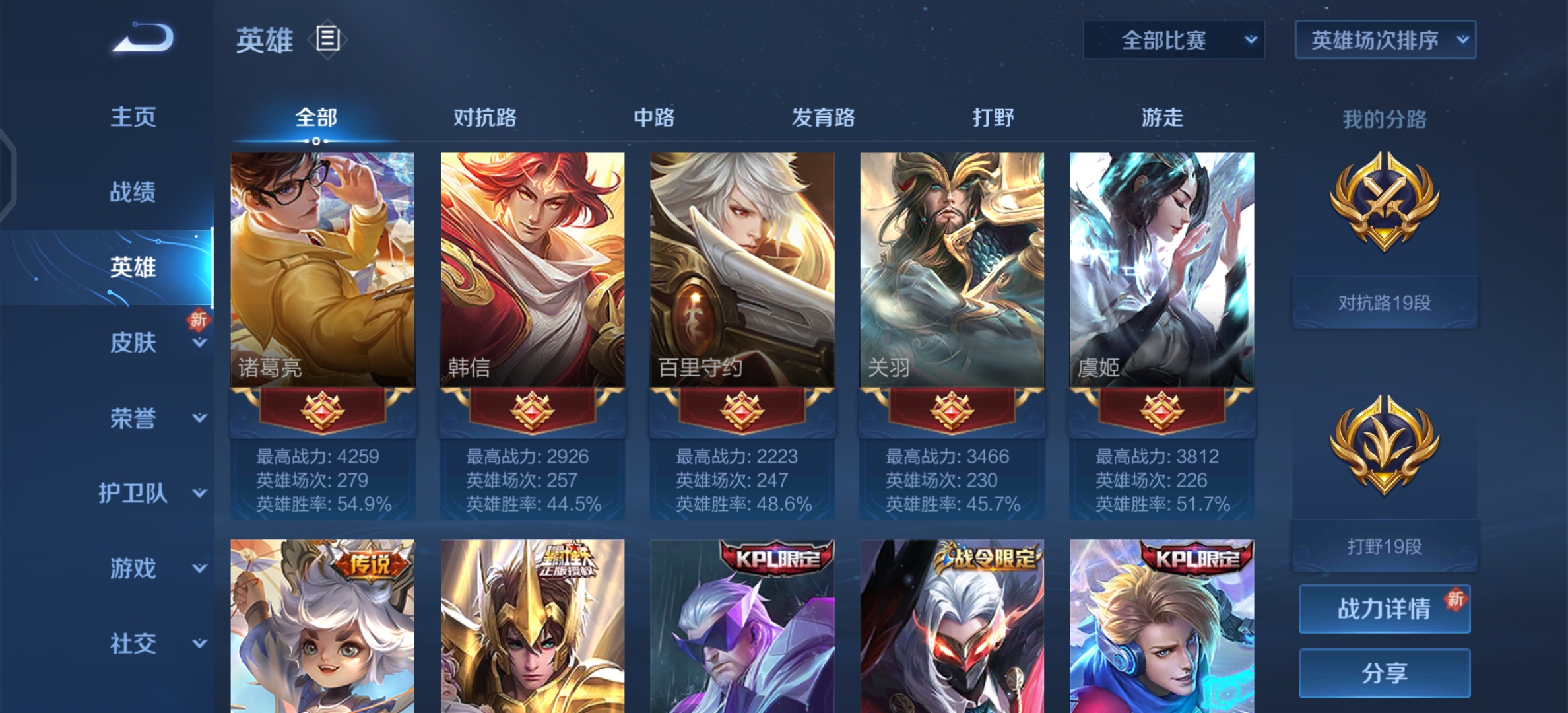Expand the 荣誉 section in sidebar

click(x=134, y=417)
